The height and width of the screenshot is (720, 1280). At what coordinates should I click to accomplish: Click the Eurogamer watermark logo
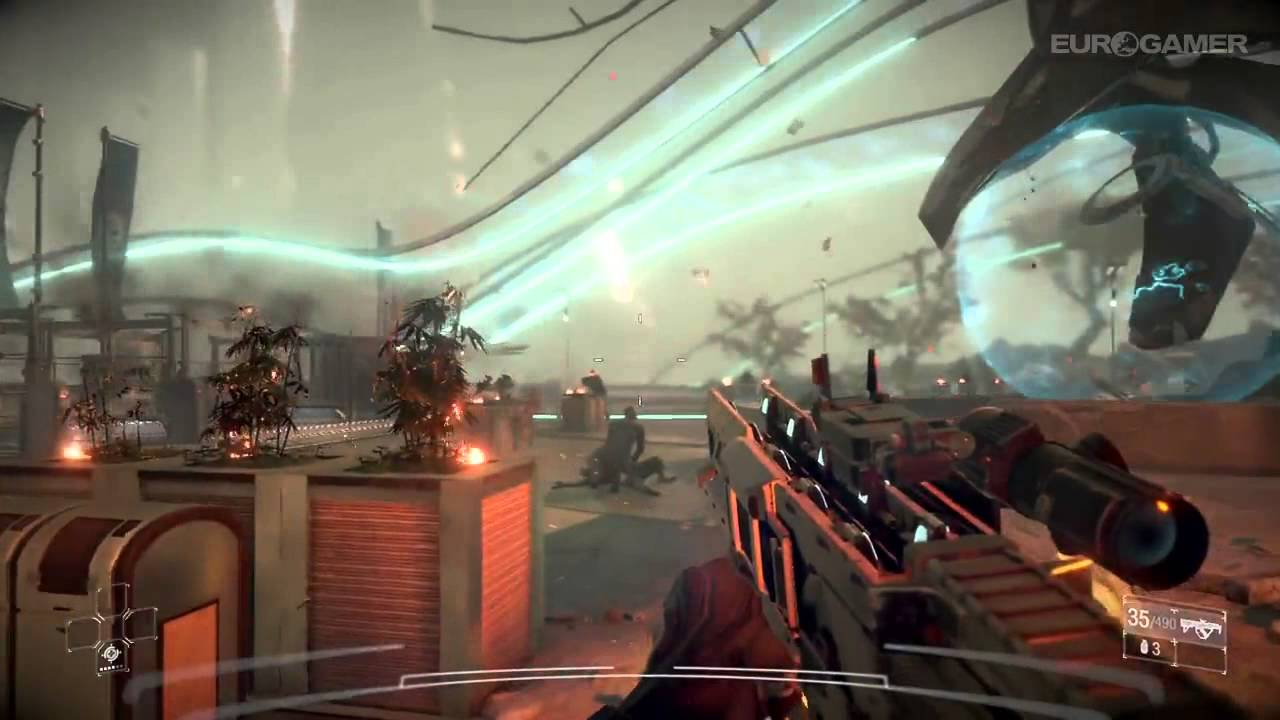click(x=1148, y=44)
